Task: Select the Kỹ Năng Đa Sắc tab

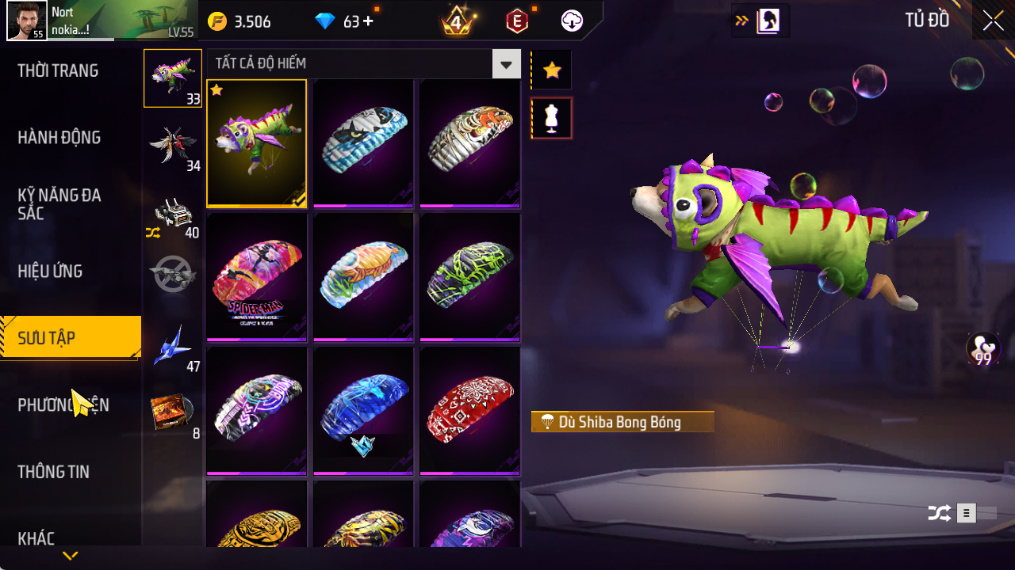Action: 59,204
